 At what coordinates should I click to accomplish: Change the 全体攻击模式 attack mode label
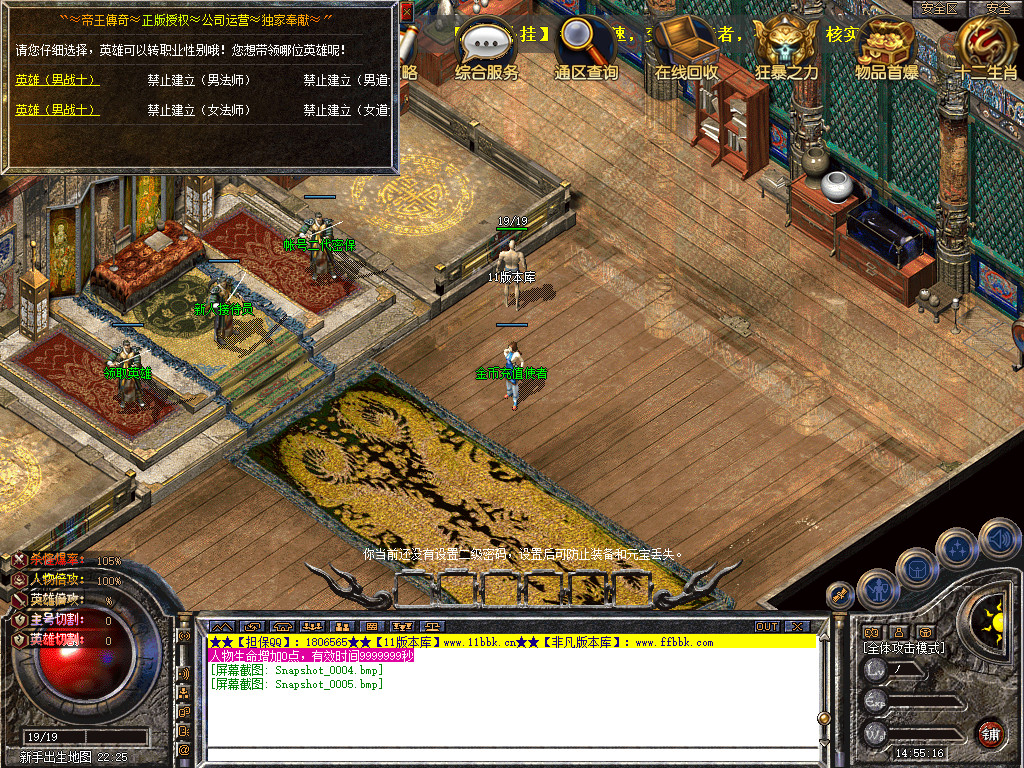pos(904,648)
